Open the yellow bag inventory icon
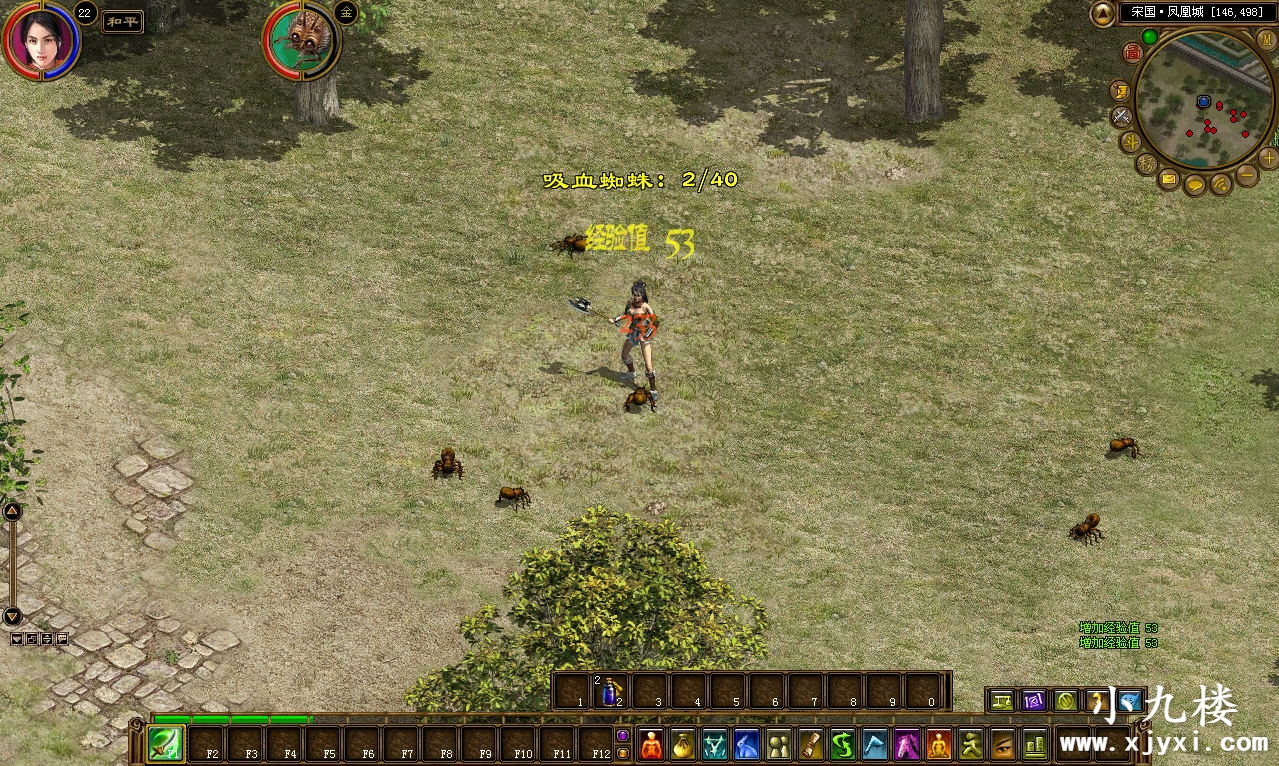 683,745
